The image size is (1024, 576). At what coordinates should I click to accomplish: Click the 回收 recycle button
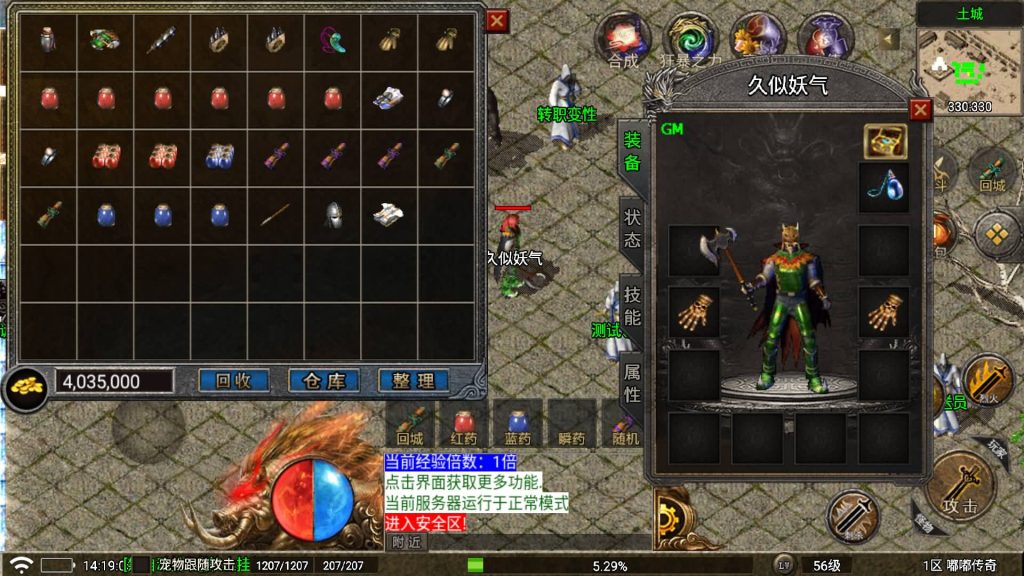point(233,381)
